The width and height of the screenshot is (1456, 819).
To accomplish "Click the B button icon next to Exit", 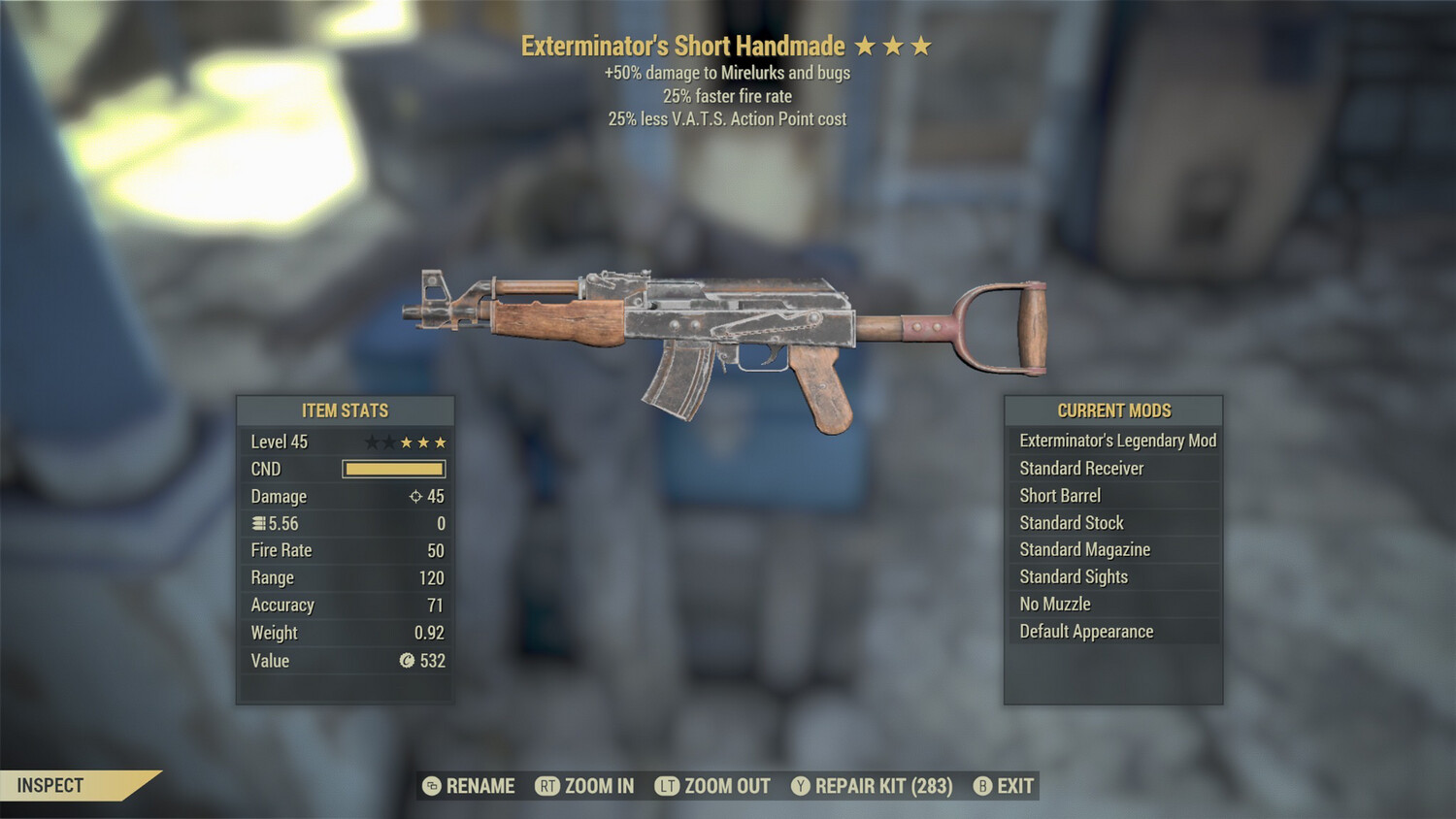I will (x=982, y=786).
